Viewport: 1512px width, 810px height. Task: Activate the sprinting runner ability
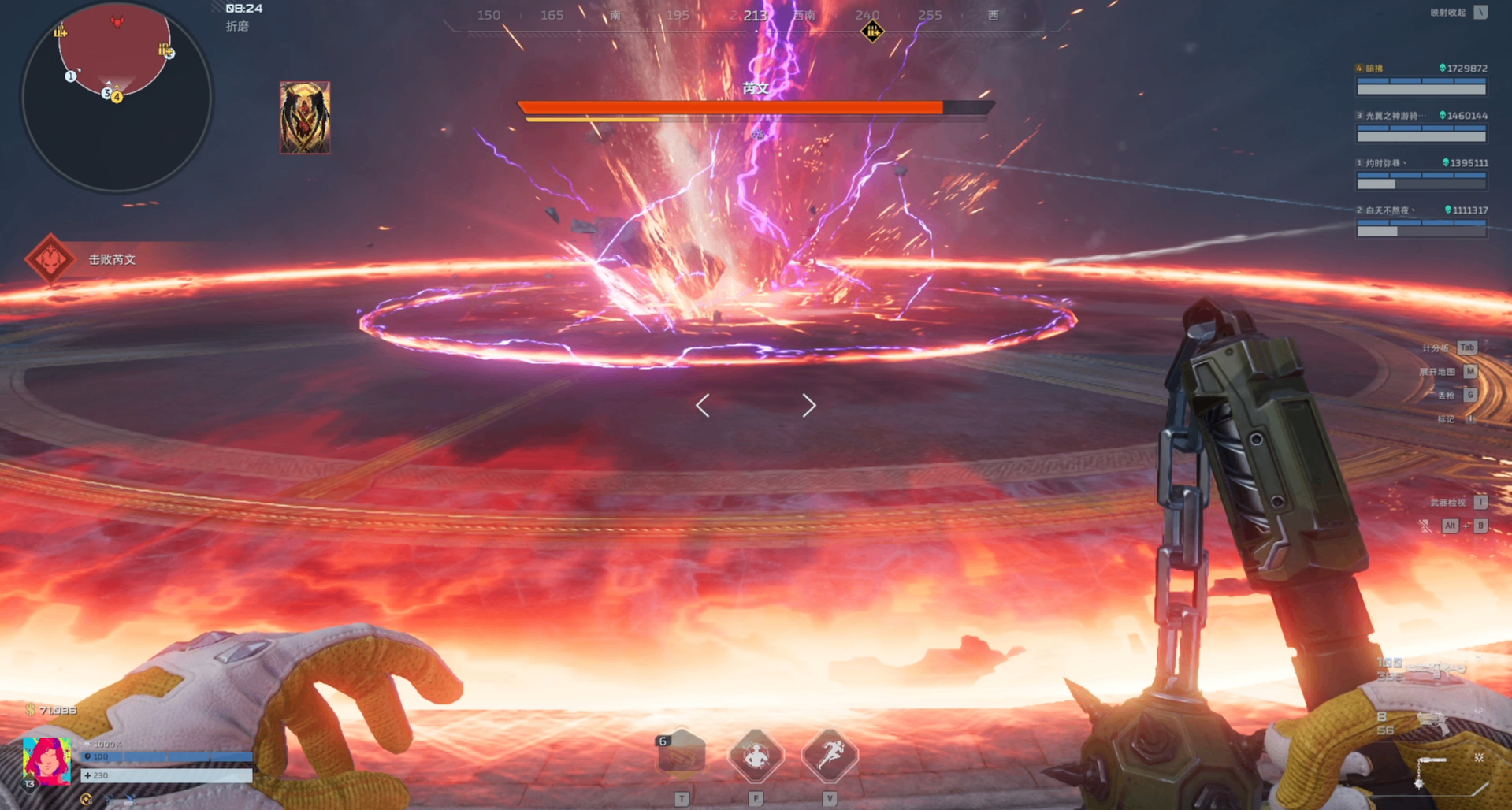click(829, 755)
